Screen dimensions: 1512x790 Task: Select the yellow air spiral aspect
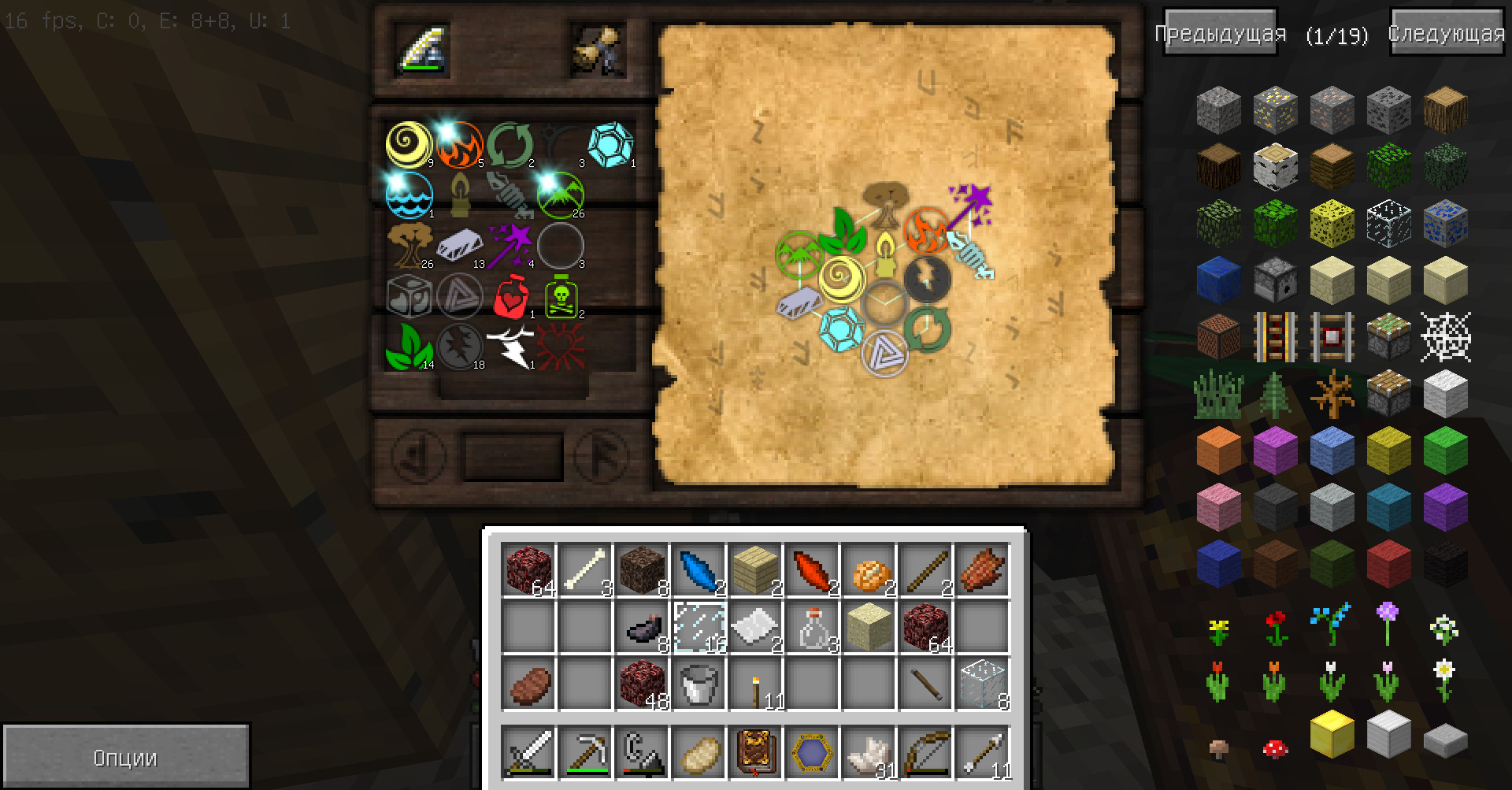point(409,145)
